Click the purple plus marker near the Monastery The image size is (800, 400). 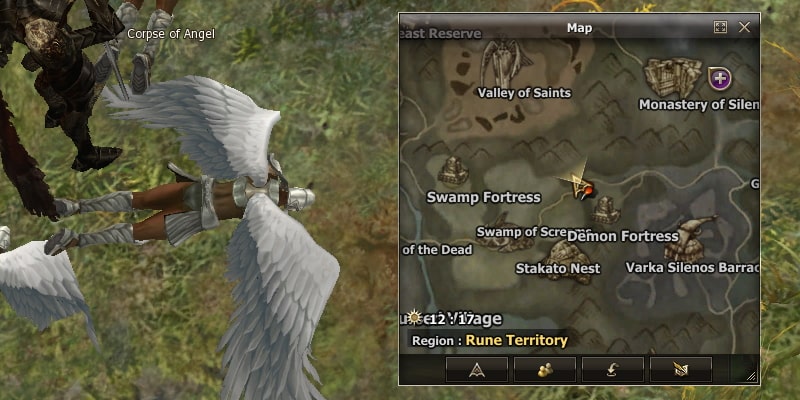(718, 77)
